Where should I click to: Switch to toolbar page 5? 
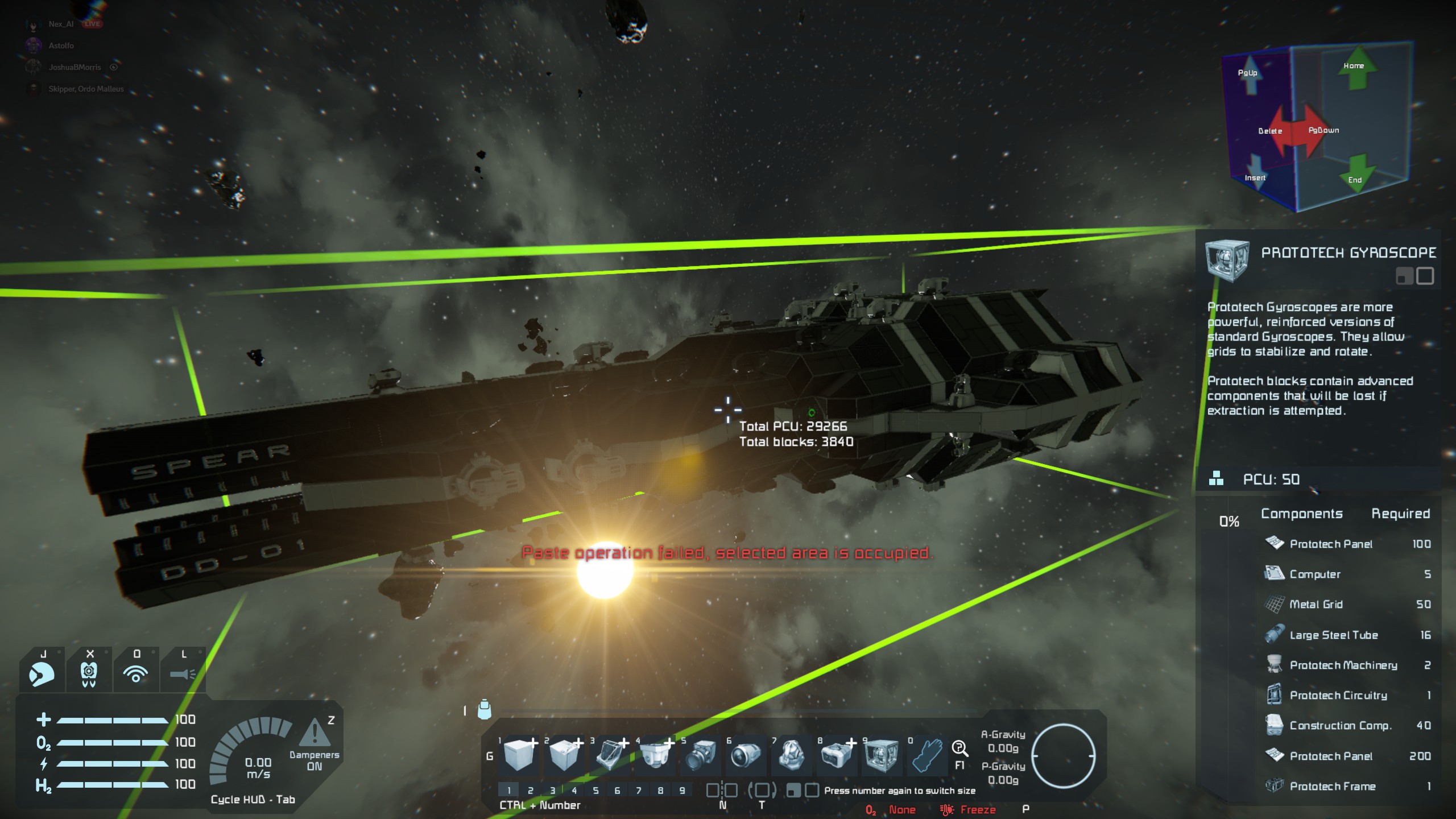[595, 790]
